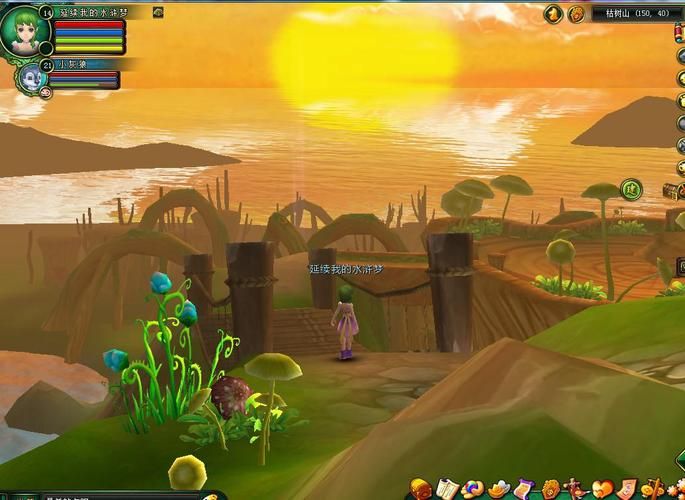This screenshot has height=500, width=685.
Task: Open the gold ingot icon in the bottom bar
Action: [498, 489]
